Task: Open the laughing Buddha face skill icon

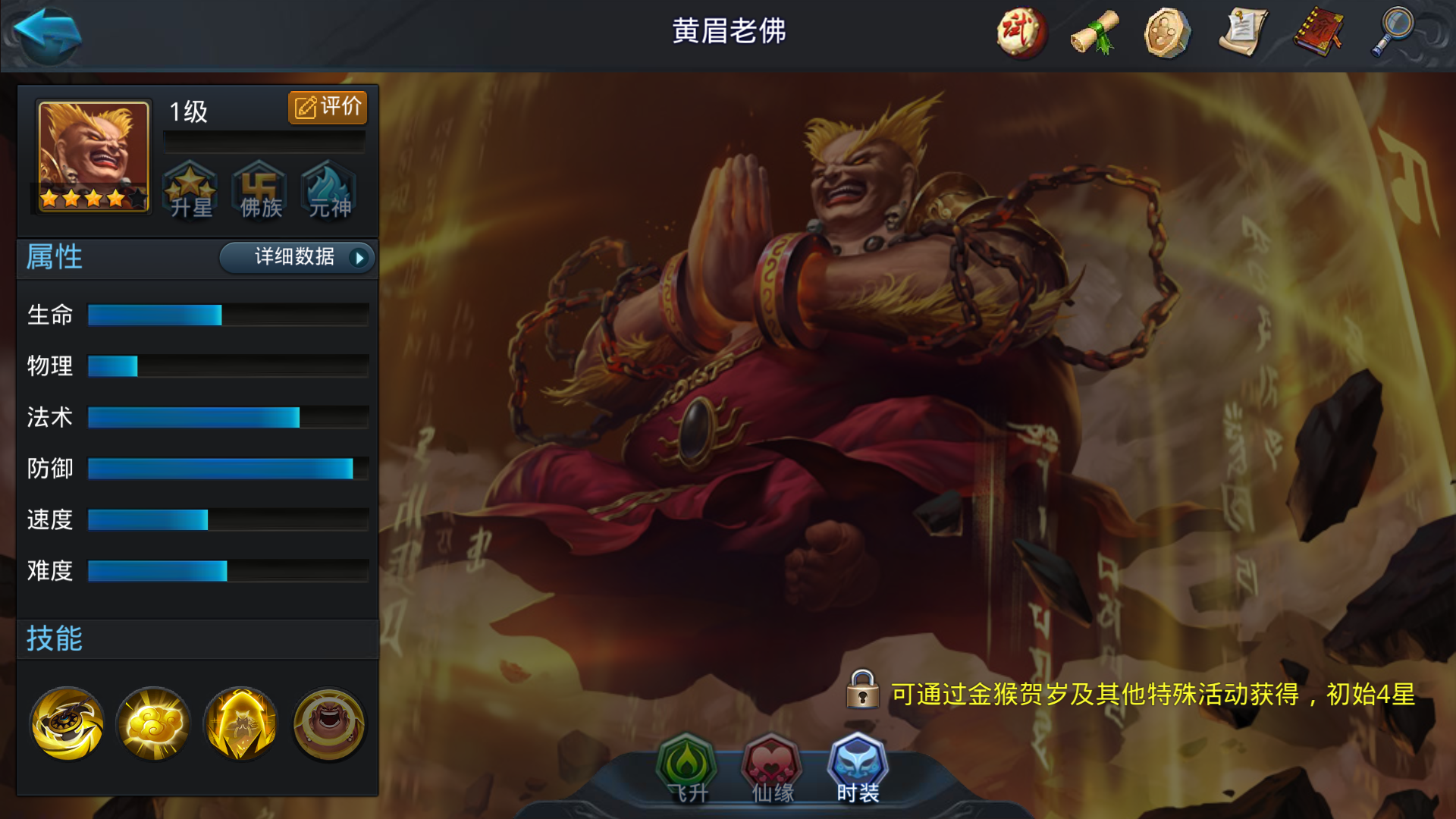Action: tap(327, 723)
